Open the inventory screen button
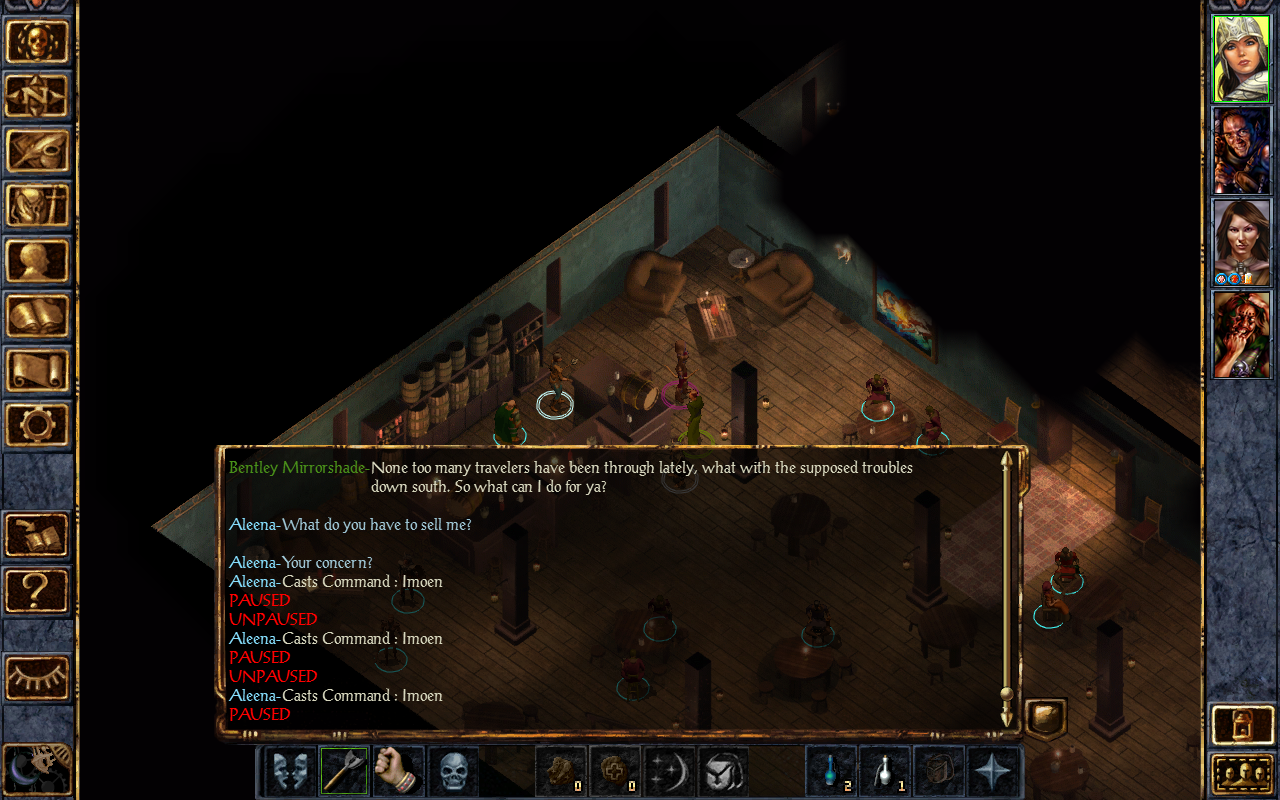The height and width of the screenshot is (800, 1280). coord(38,206)
